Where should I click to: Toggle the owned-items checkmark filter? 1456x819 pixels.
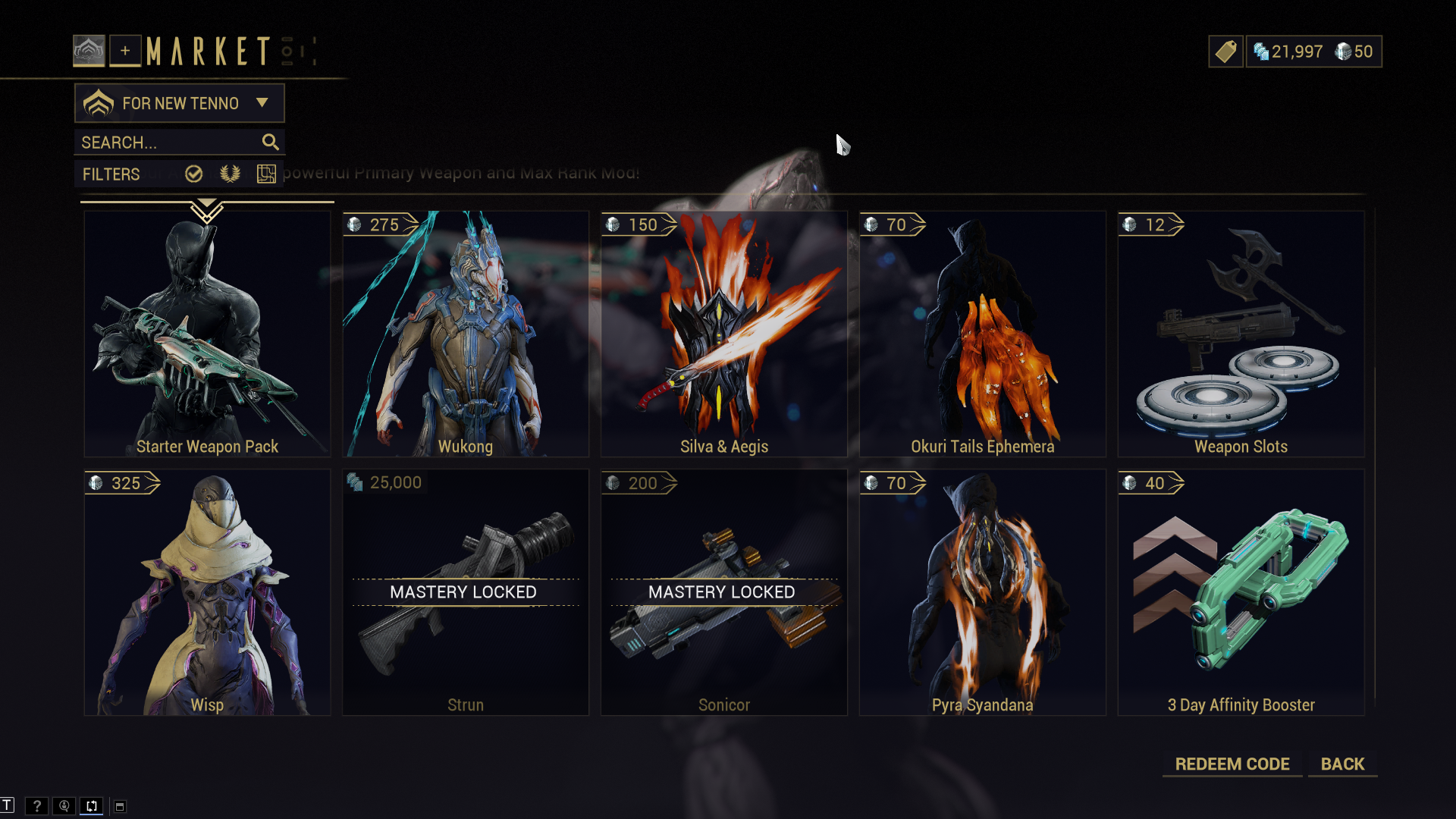[x=194, y=174]
